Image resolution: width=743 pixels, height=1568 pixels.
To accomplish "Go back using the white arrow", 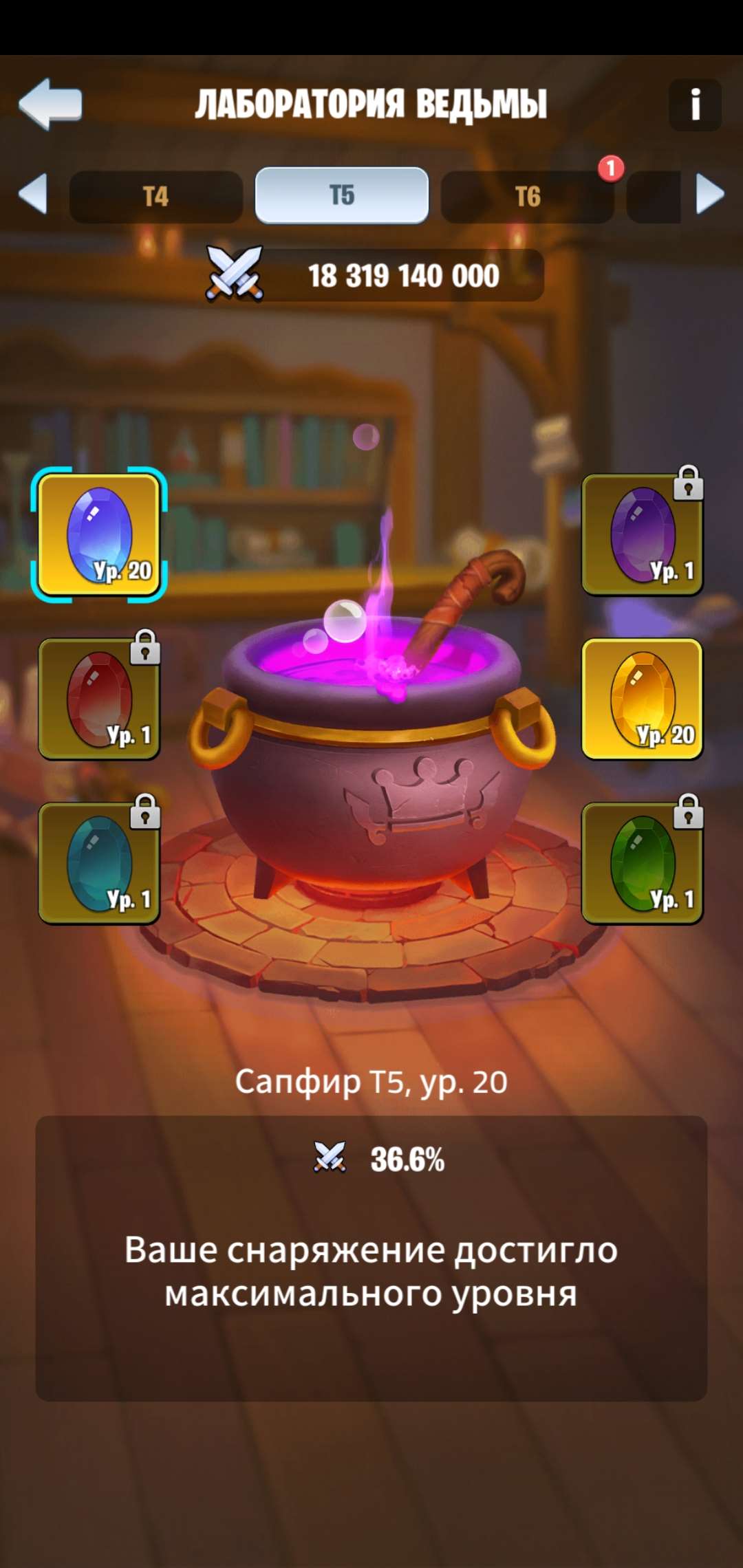I will point(51,104).
